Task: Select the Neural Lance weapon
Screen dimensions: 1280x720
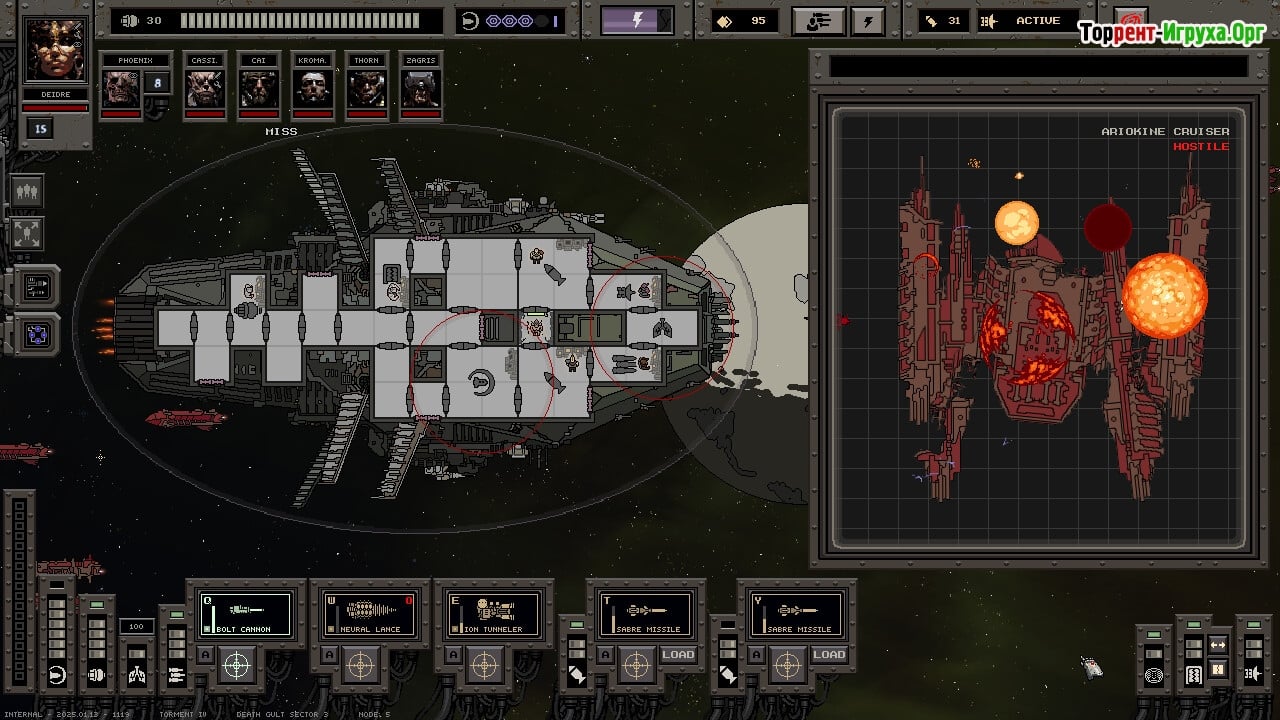Action: coord(370,614)
